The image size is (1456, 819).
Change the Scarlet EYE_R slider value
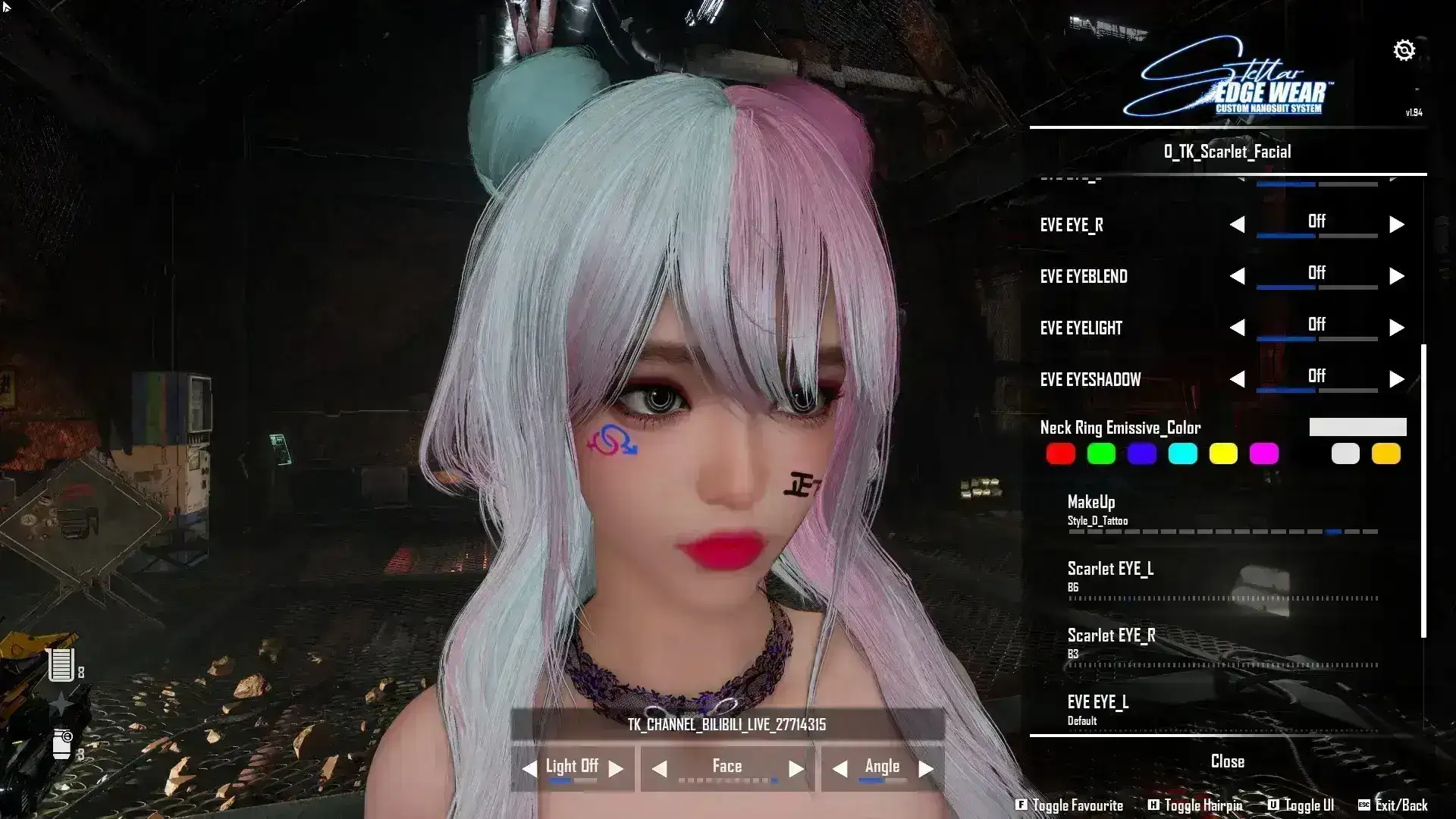click(x=1222, y=665)
